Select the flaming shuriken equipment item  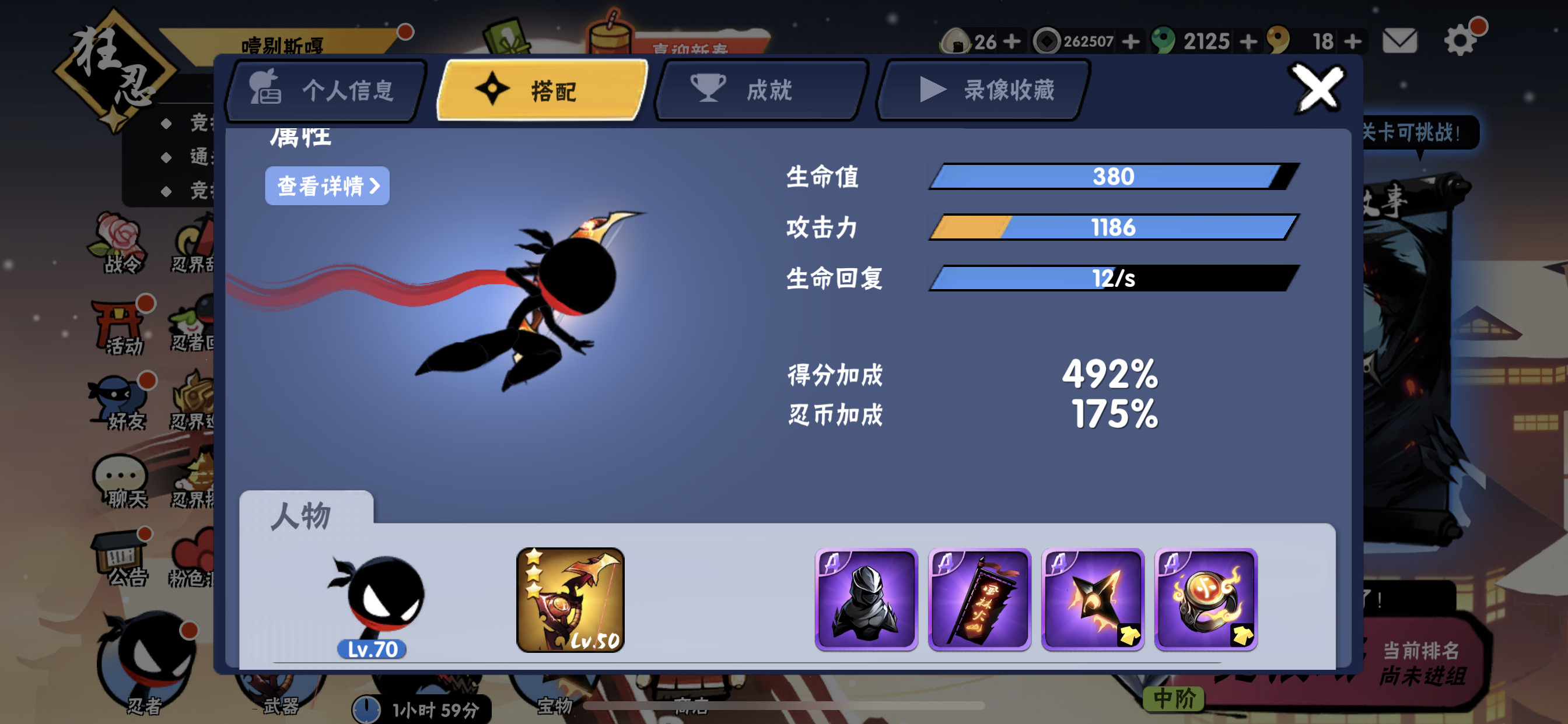pos(1093,600)
